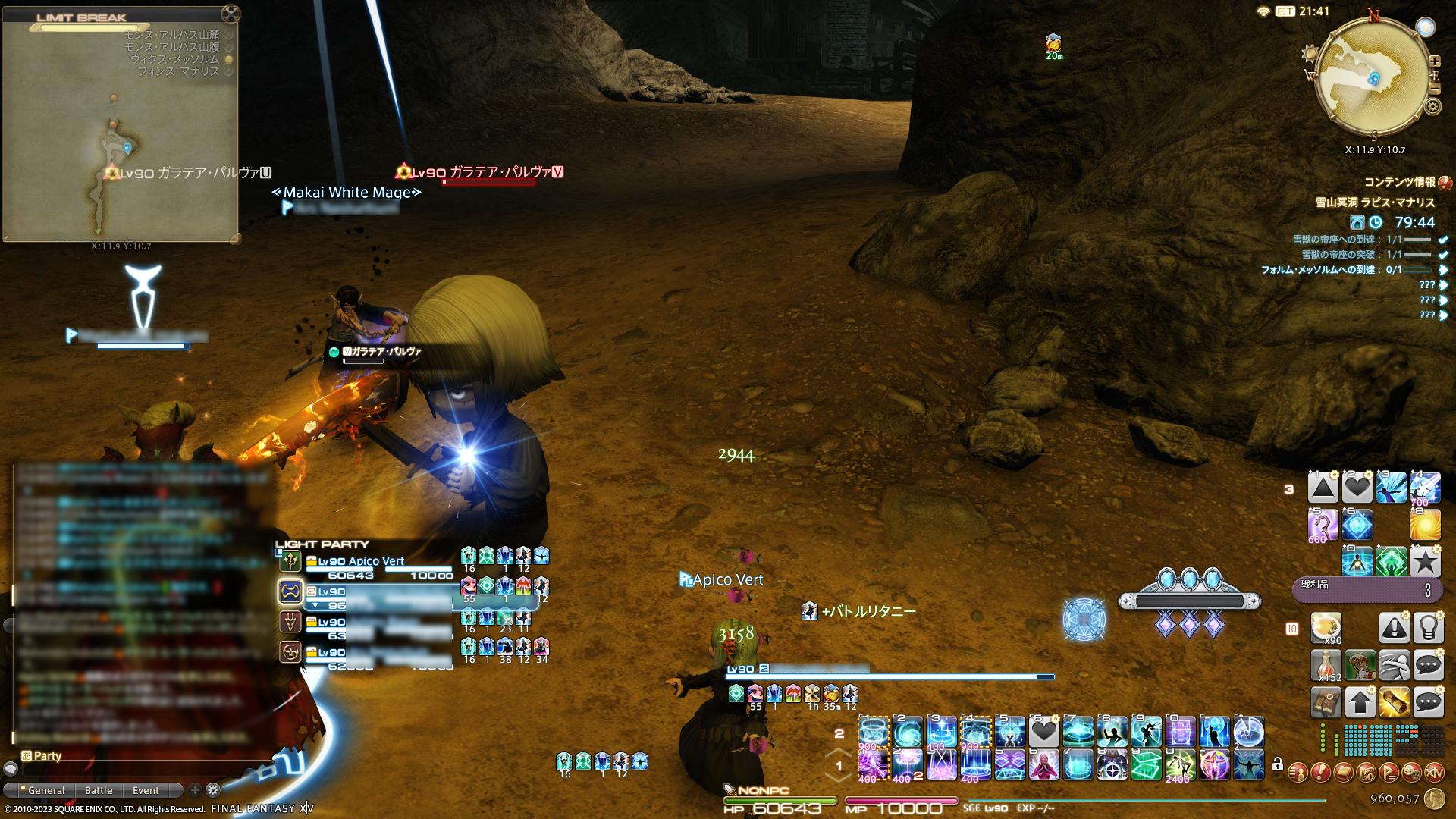Use the soup food item with 90 left
Screen dimensions: 1456x819
[x=1326, y=628]
